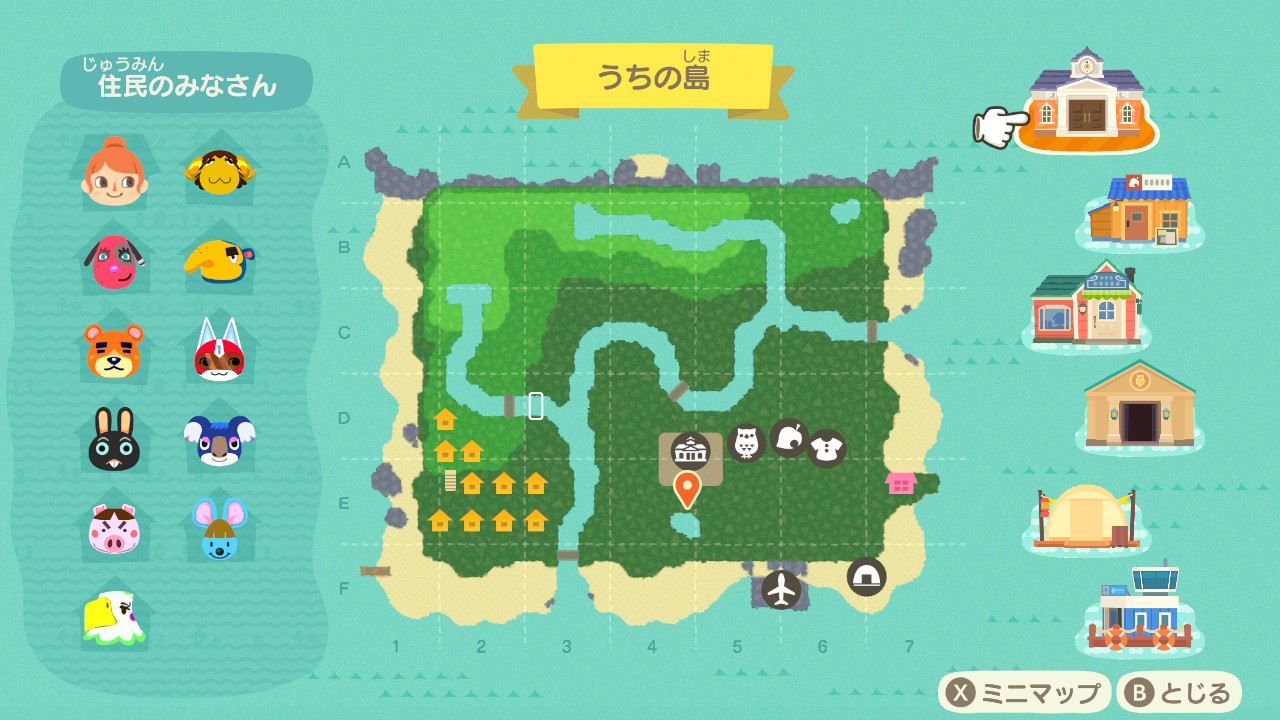The image size is (1280, 720).
Task: Select the Resident Services building in the list
Action: (1086, 100)
